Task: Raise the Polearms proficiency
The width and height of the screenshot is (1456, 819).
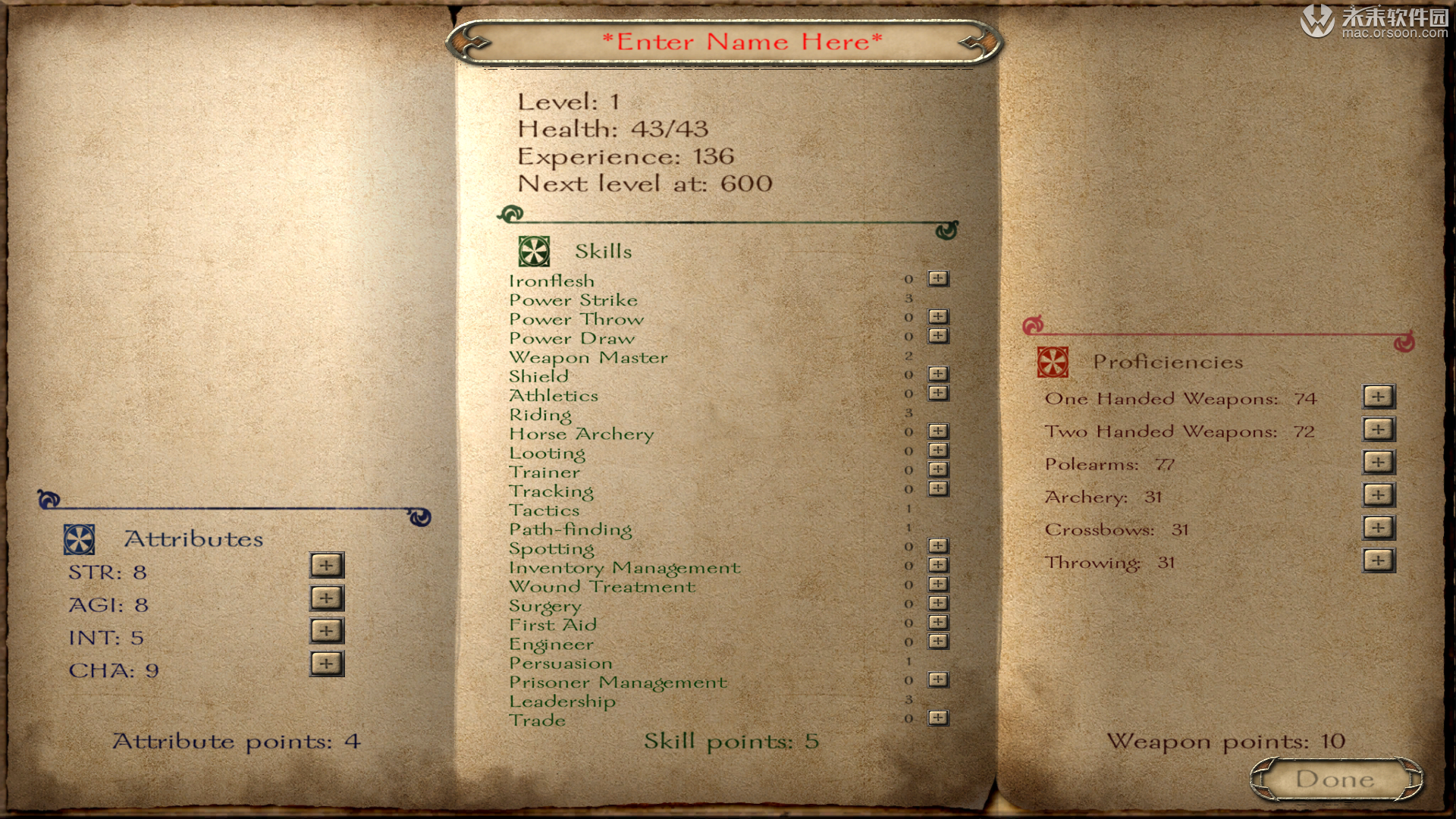Action: click(1378, 462)
